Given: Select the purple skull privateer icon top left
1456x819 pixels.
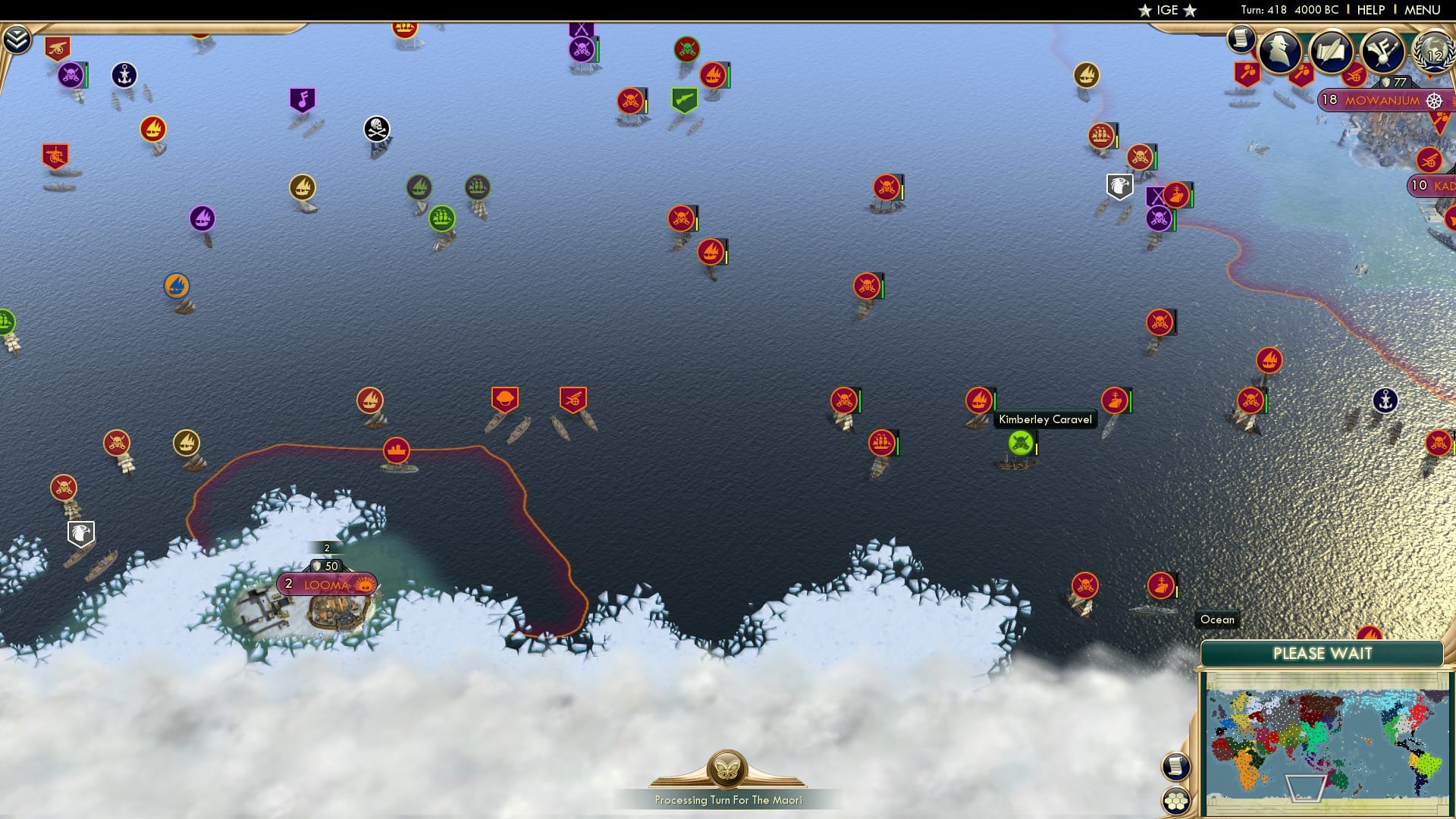Looking at the screenshot, I should (70, 74).
